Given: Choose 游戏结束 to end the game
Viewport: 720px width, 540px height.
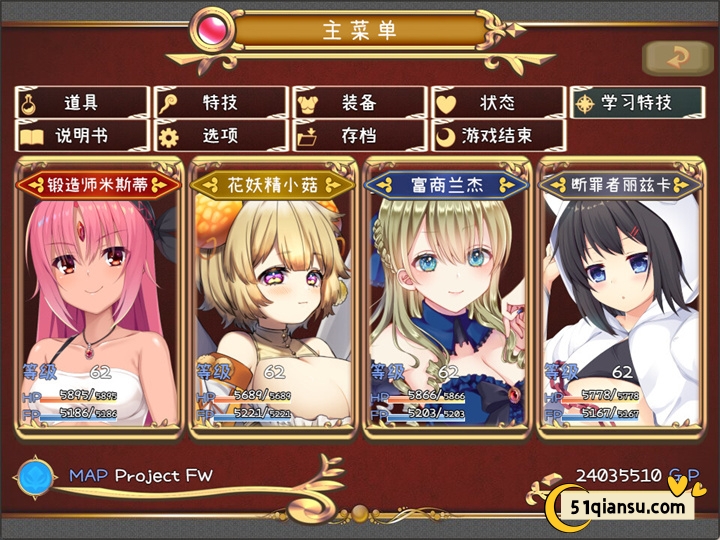Looking at the screenshot, I should [497, 135].
